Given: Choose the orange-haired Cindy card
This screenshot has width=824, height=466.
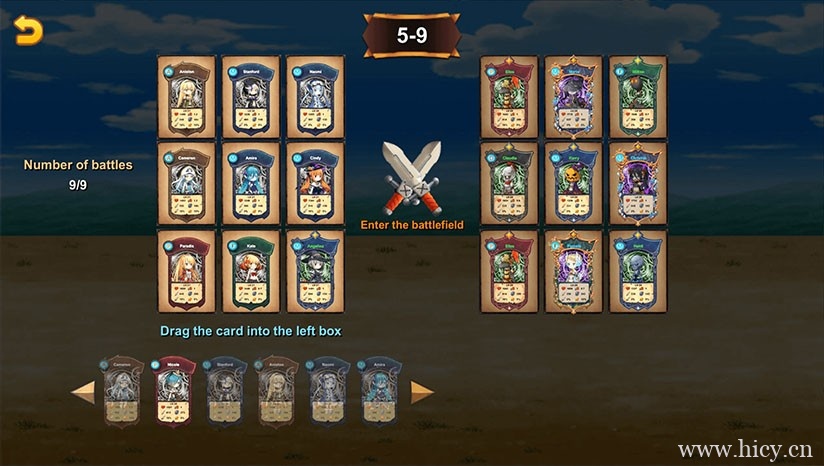Looking at the screenshot, I should point(315,183).
